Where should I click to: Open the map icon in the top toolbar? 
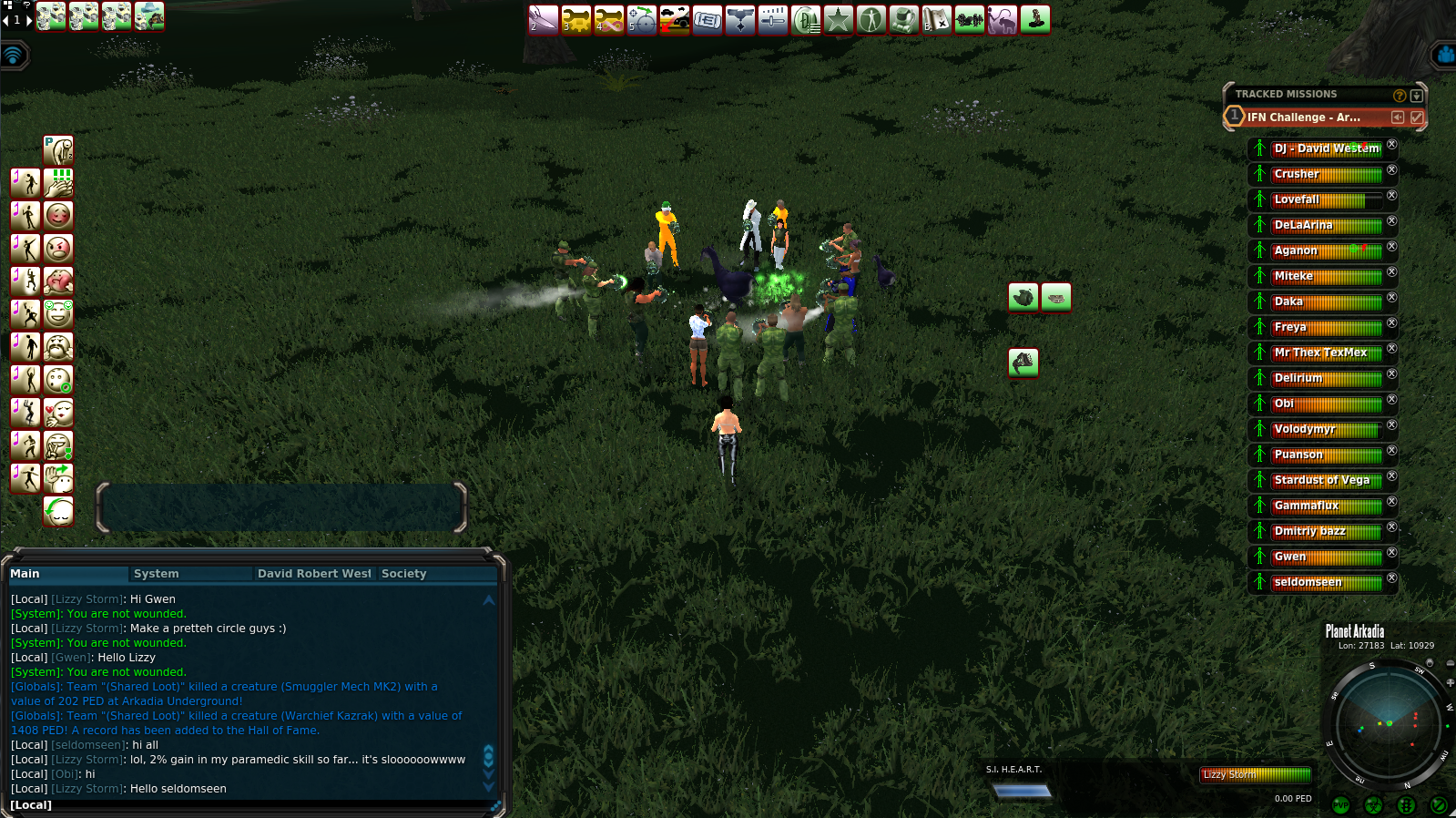tap(937, 19)
